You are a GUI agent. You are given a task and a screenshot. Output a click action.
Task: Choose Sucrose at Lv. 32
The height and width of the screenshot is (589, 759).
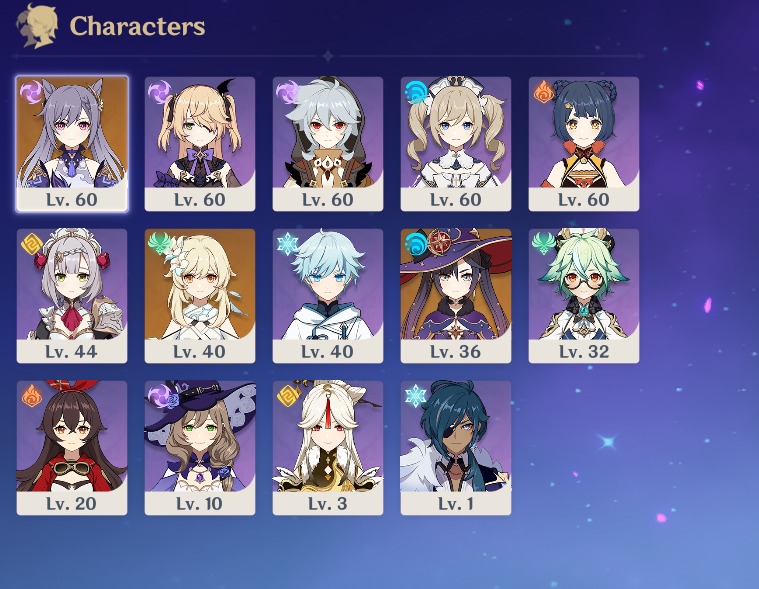[x=584, y=295]
